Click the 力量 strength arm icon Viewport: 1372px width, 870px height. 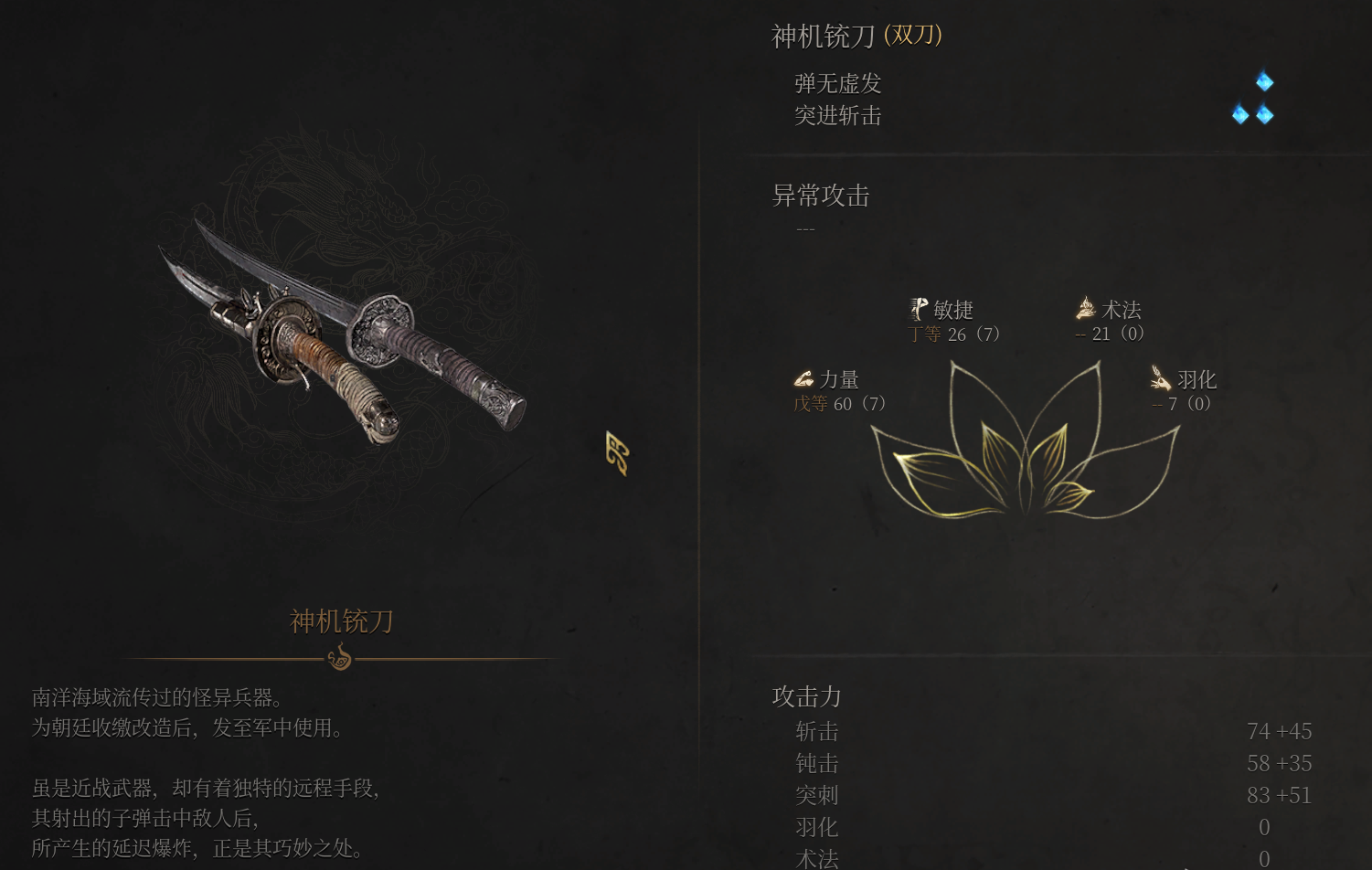click(804, 379)
